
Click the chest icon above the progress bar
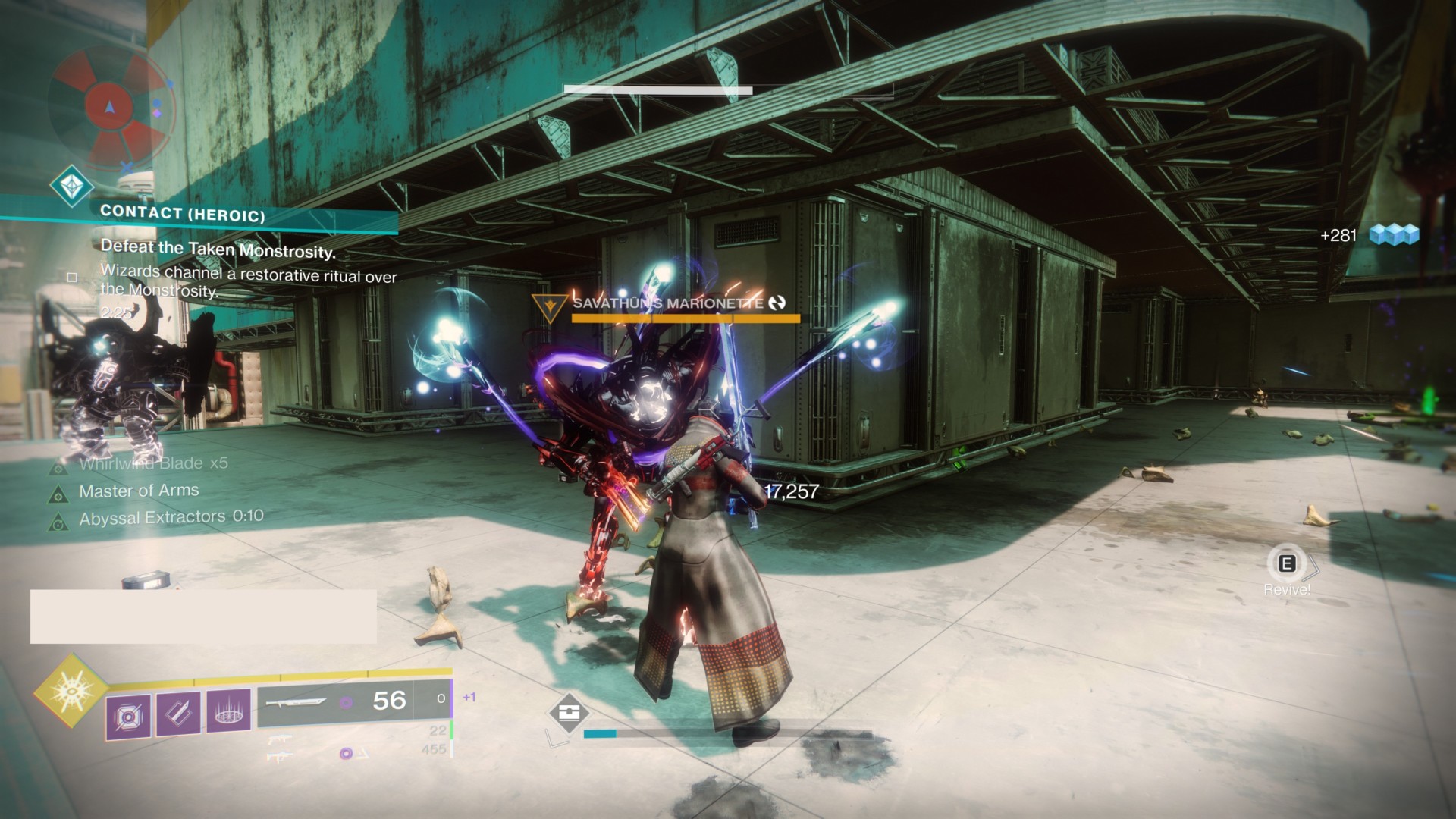569,713
